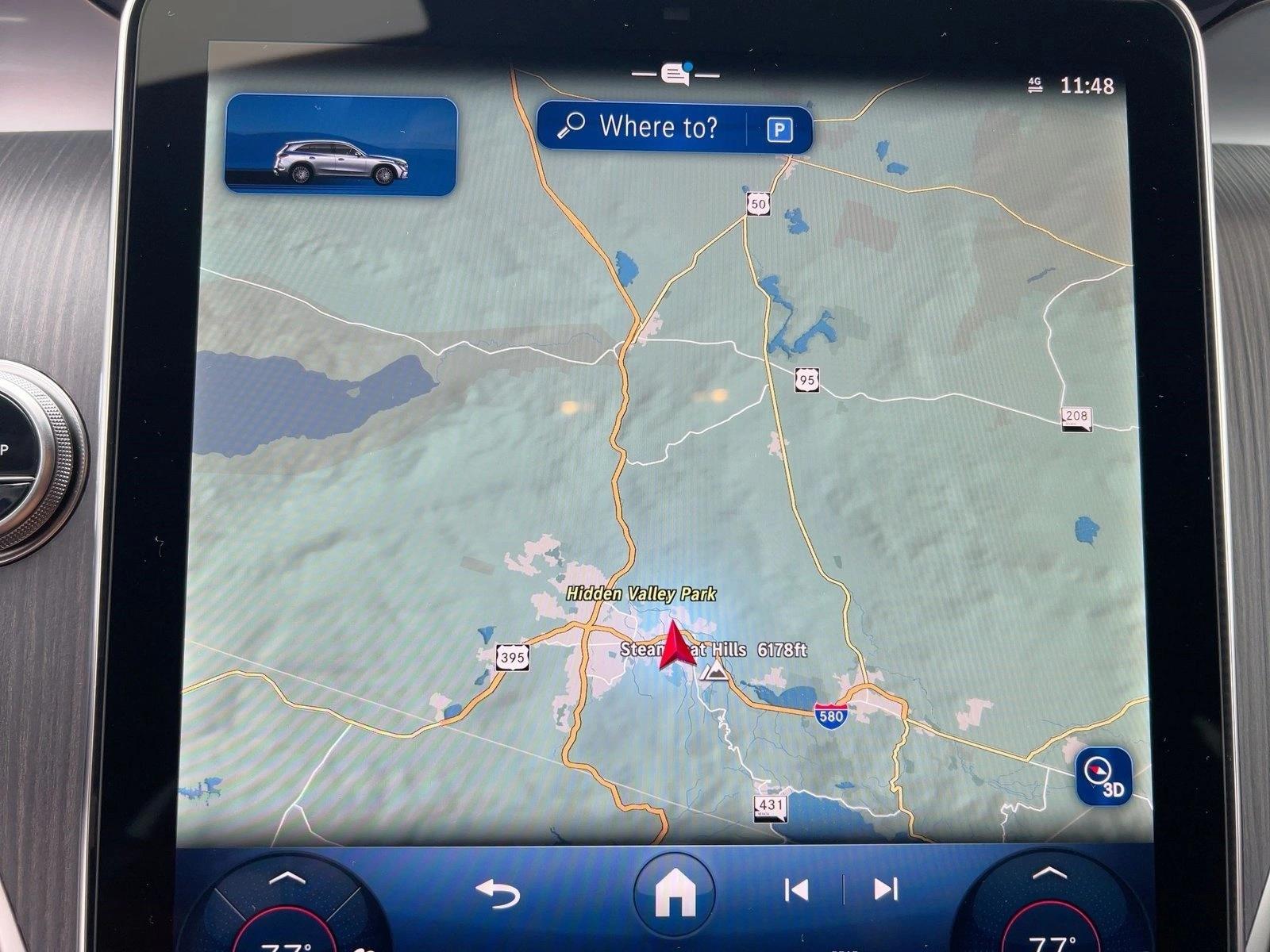Screen dimensions: 1270x952
Task: Tap the parking P button
Action: [x=779, y=129]
